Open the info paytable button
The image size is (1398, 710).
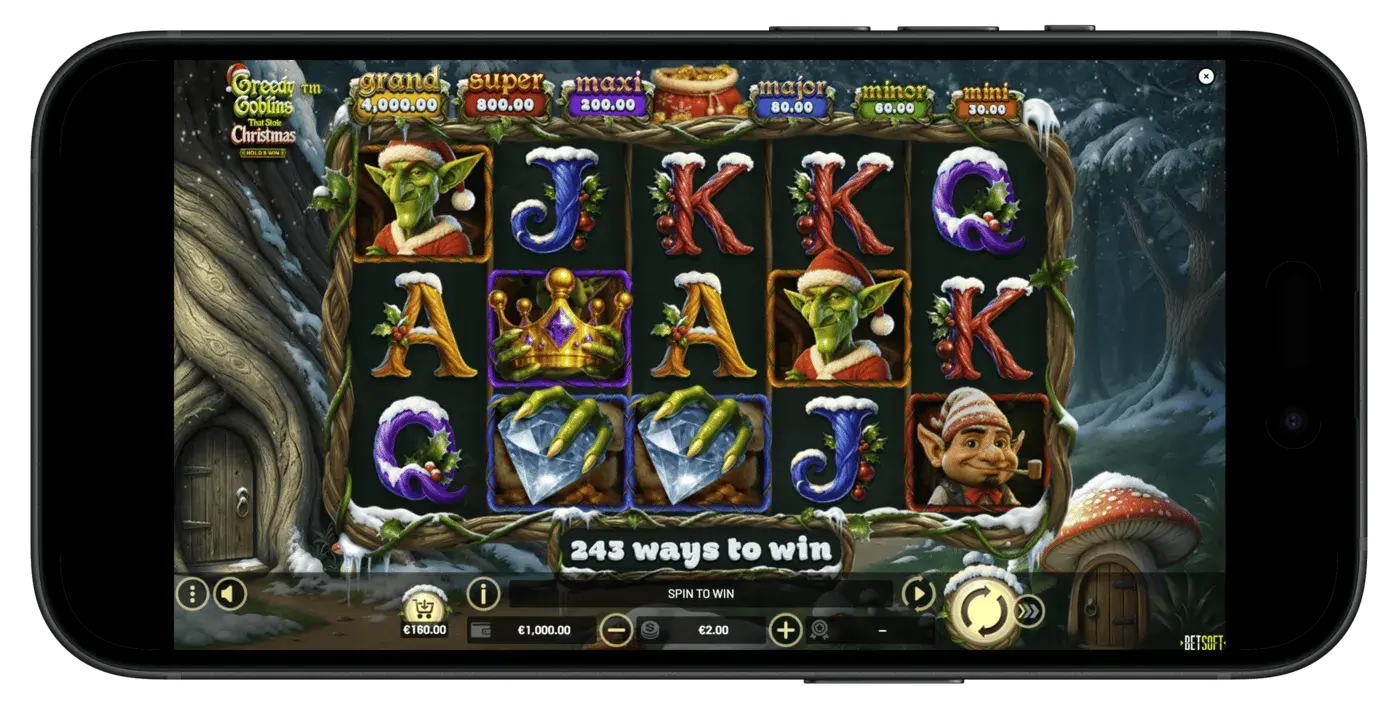coord(483,594)
